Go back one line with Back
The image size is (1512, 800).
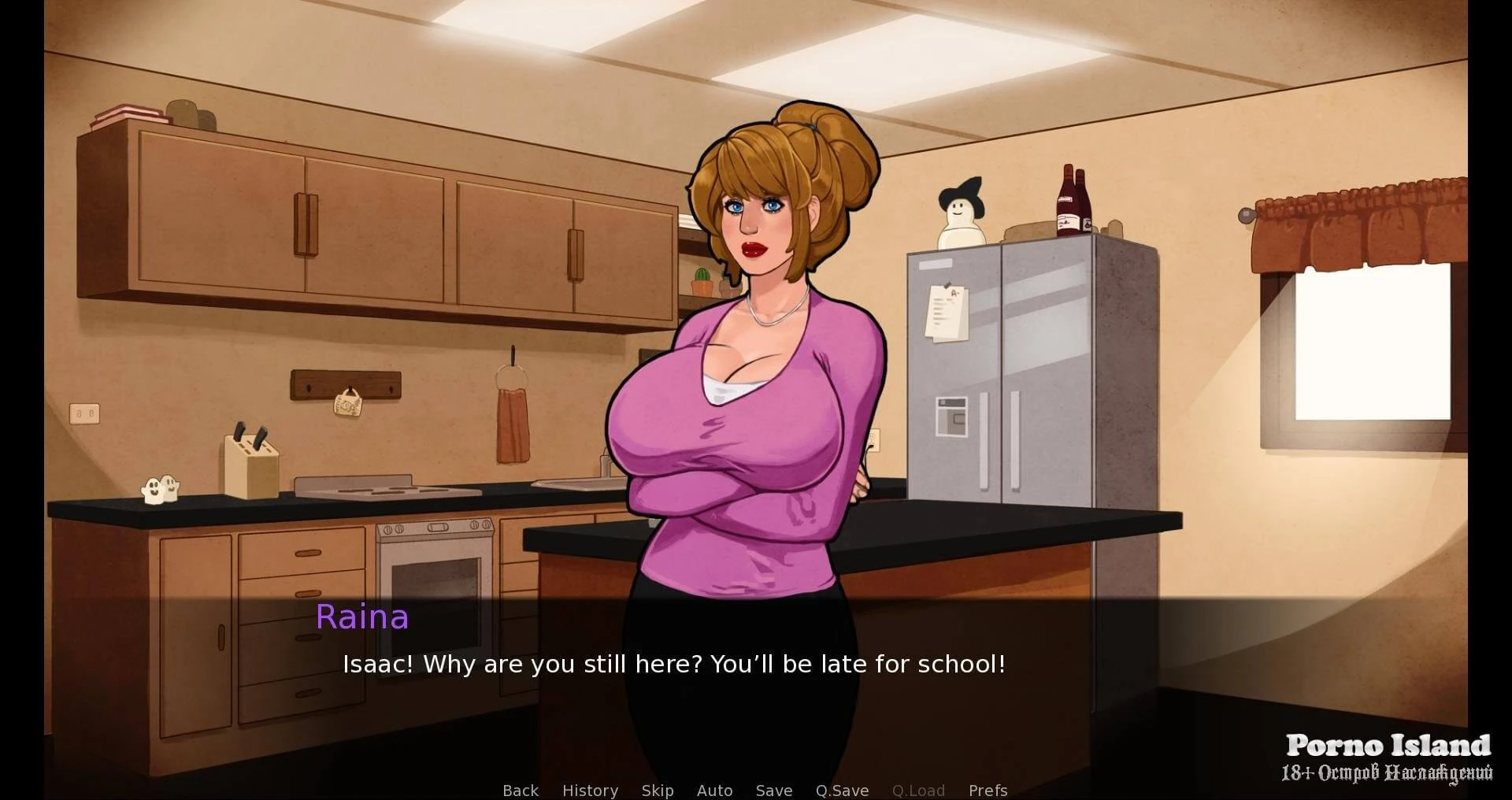pos(521,790)
